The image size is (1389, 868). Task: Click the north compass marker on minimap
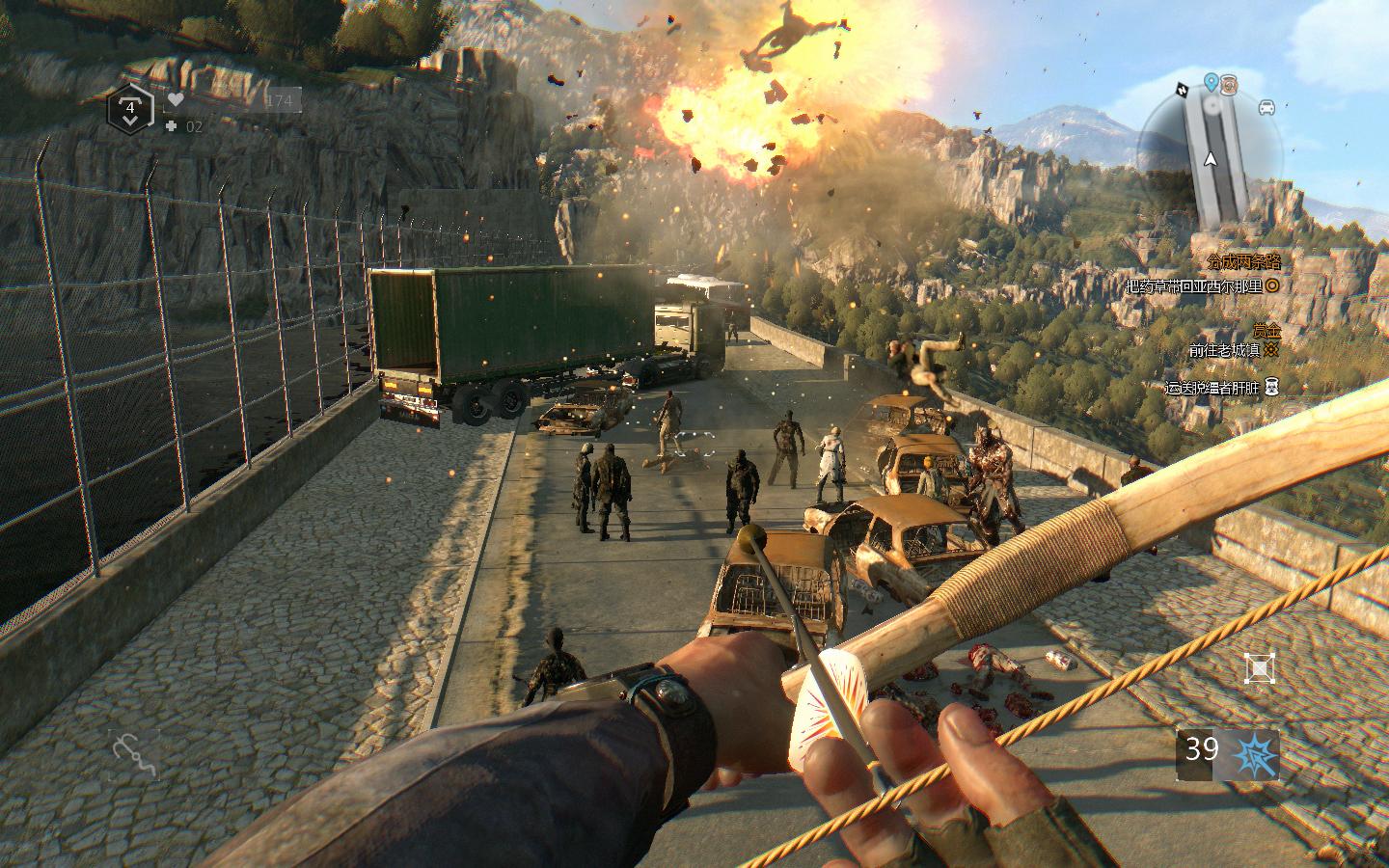pos(1183,90)
